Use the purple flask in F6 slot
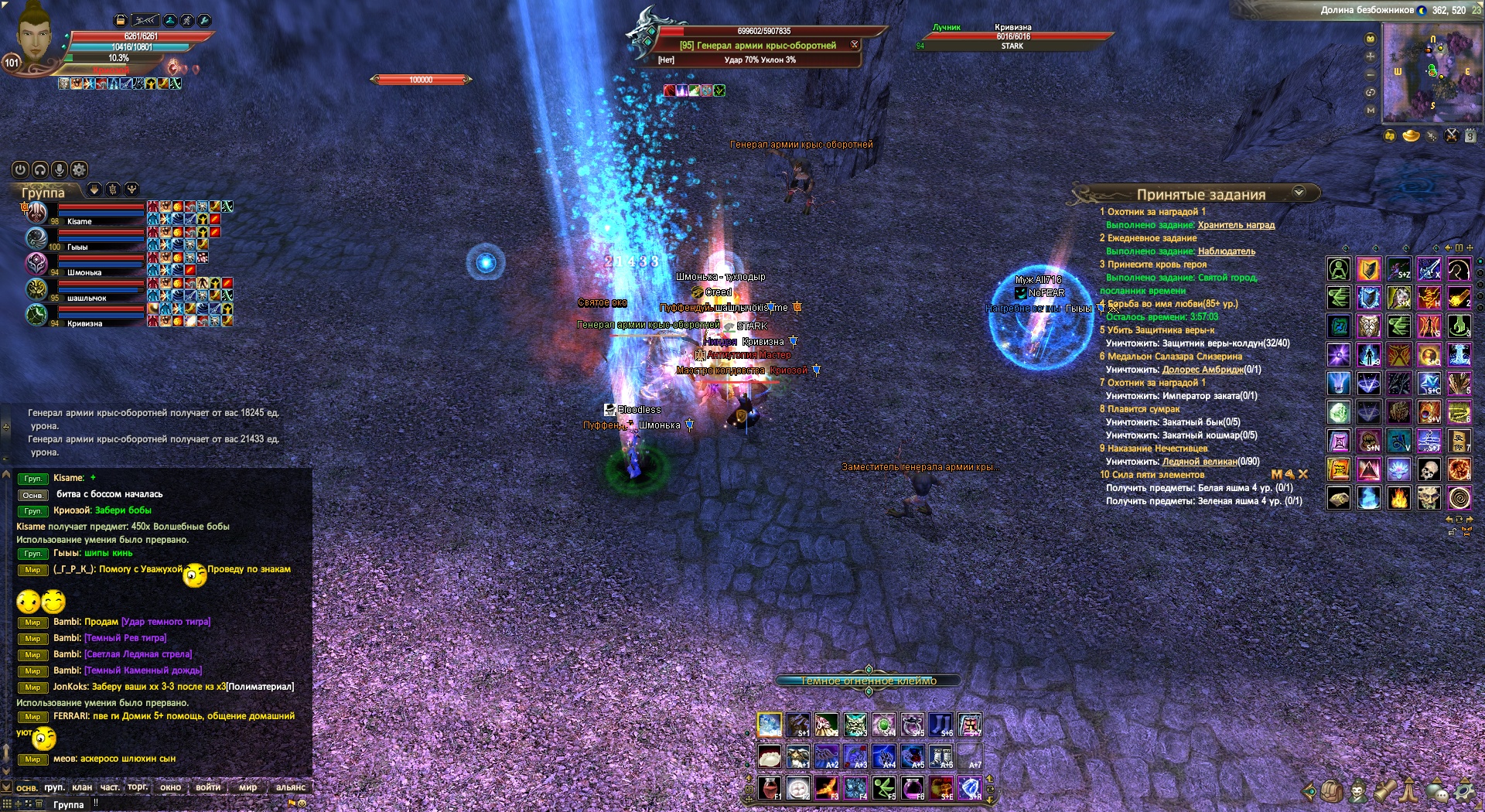 pos(913,788)
